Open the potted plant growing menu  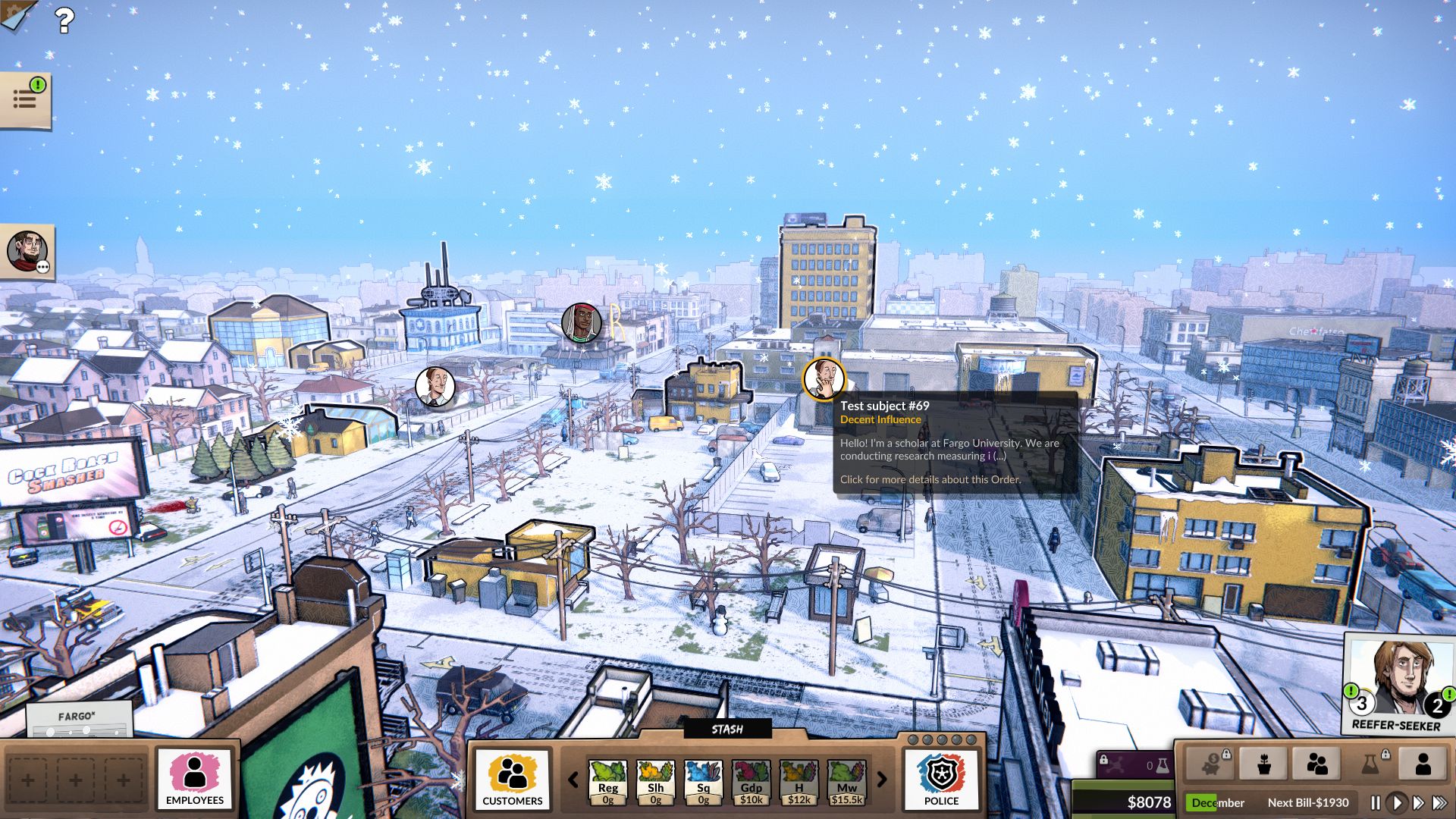1263,764
